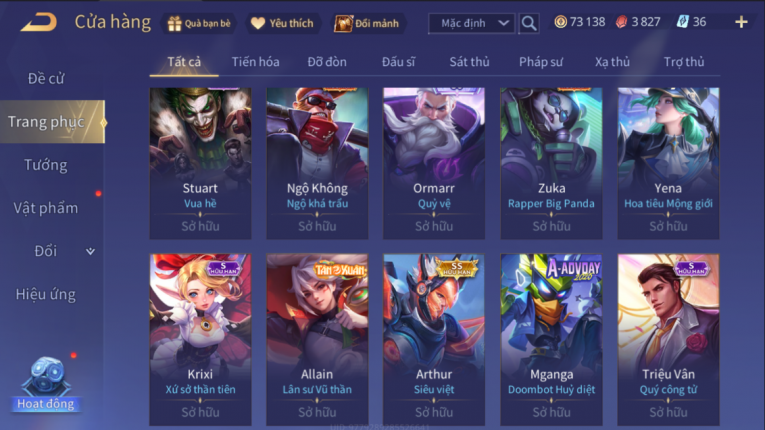Select Triệu Vân Quý công tử card
The height and width of the screenshot is (430, 765).
tap(668, 339)
